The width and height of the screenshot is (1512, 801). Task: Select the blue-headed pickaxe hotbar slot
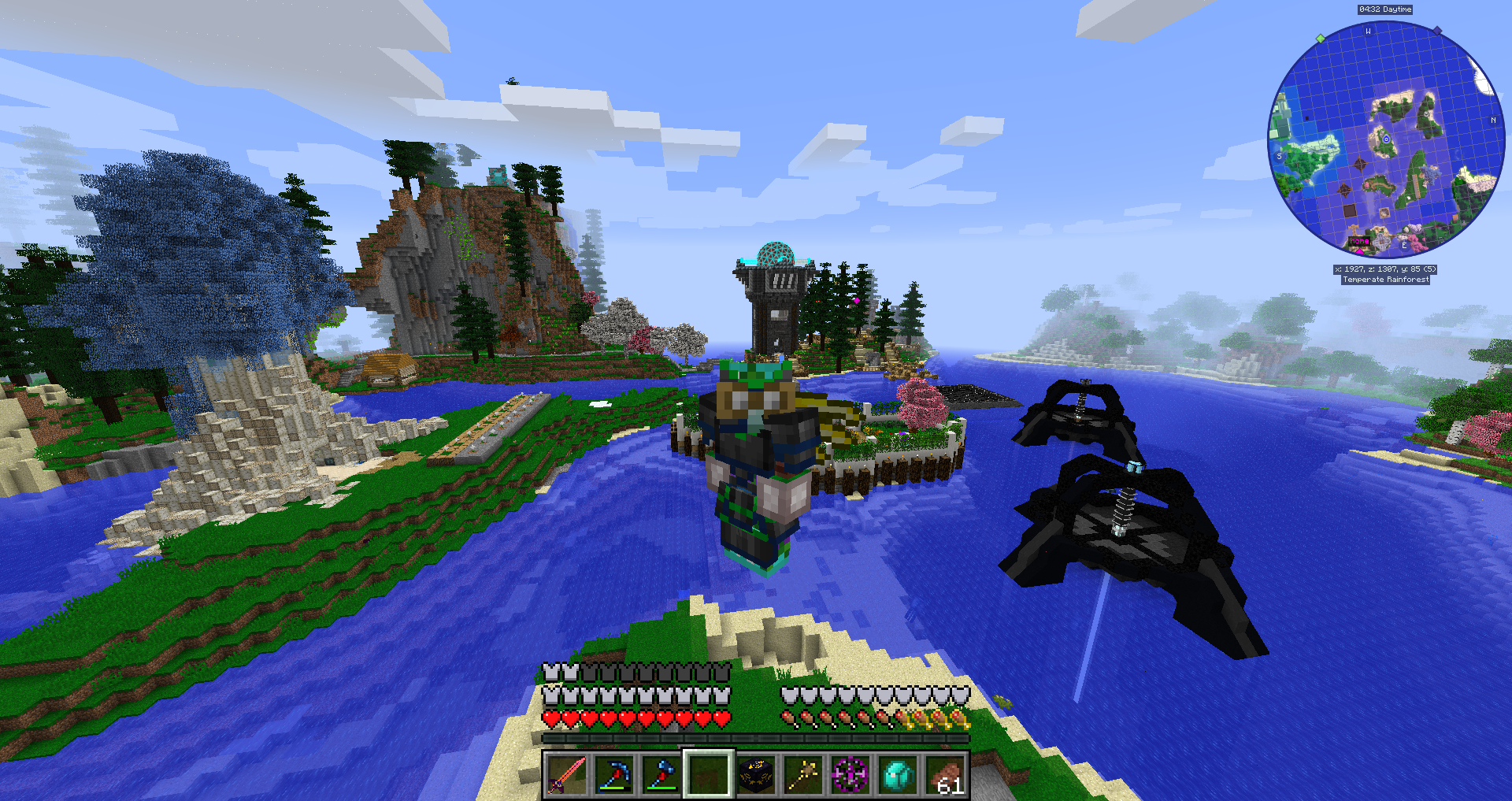[x=614, y=775]
